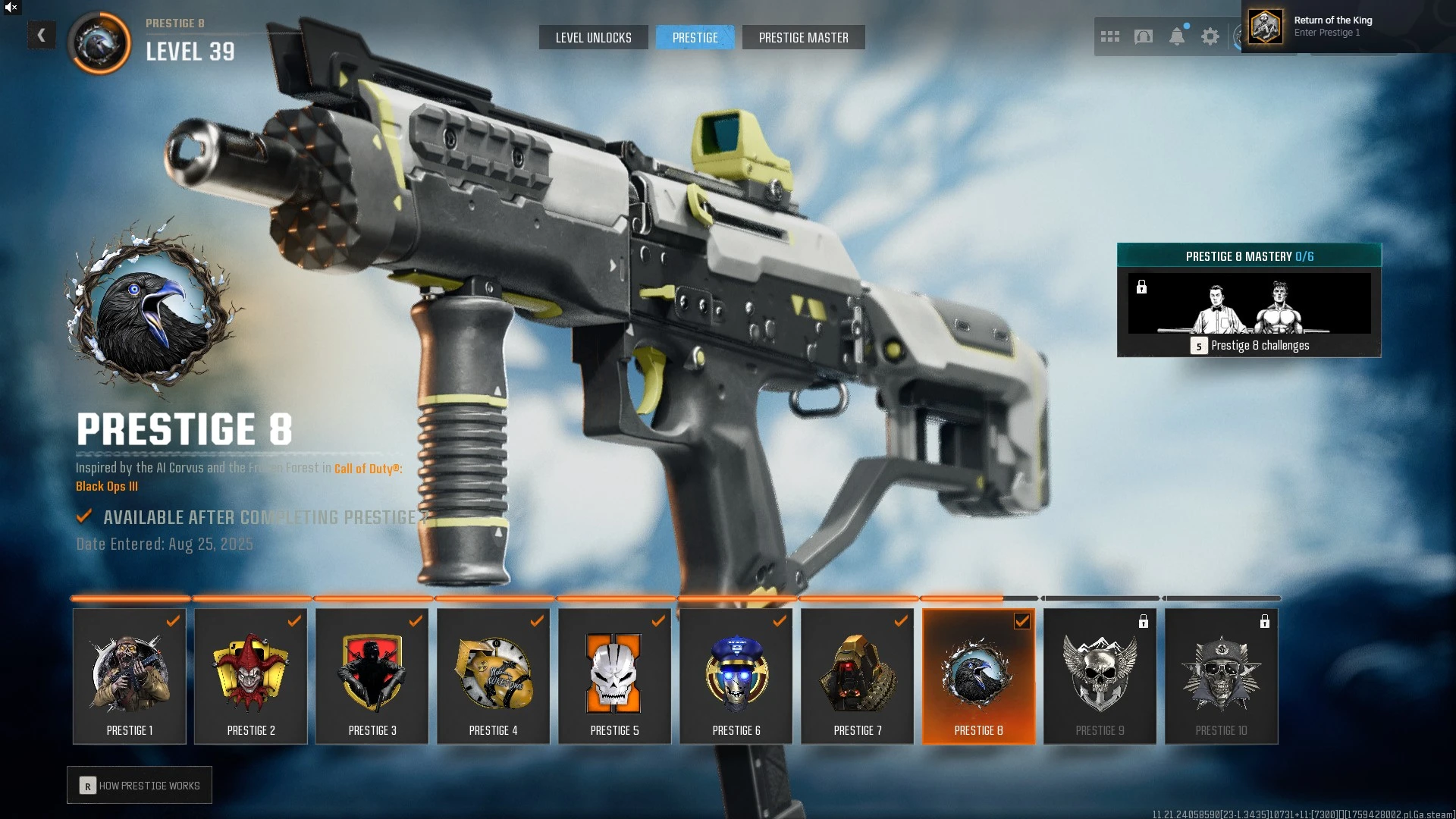1456x819 pixels.
Task: Select the Prestige 4 tile
Action: [x=494, y=676]
